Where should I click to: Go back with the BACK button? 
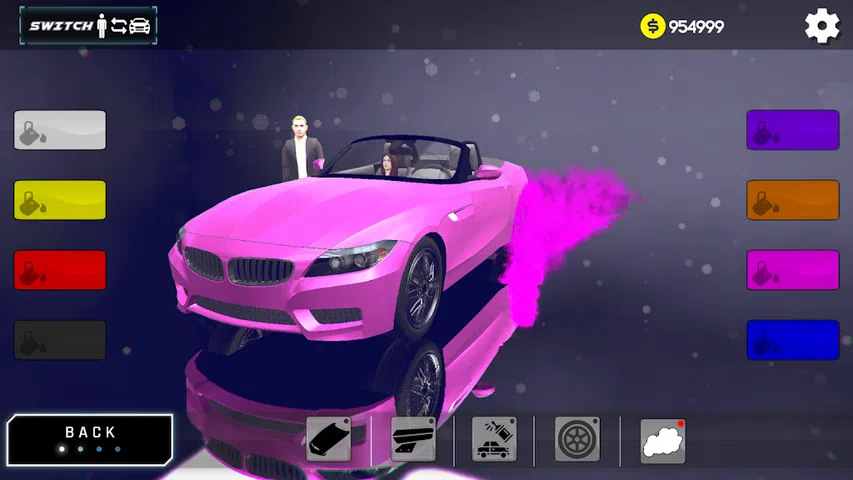point(90,439)
